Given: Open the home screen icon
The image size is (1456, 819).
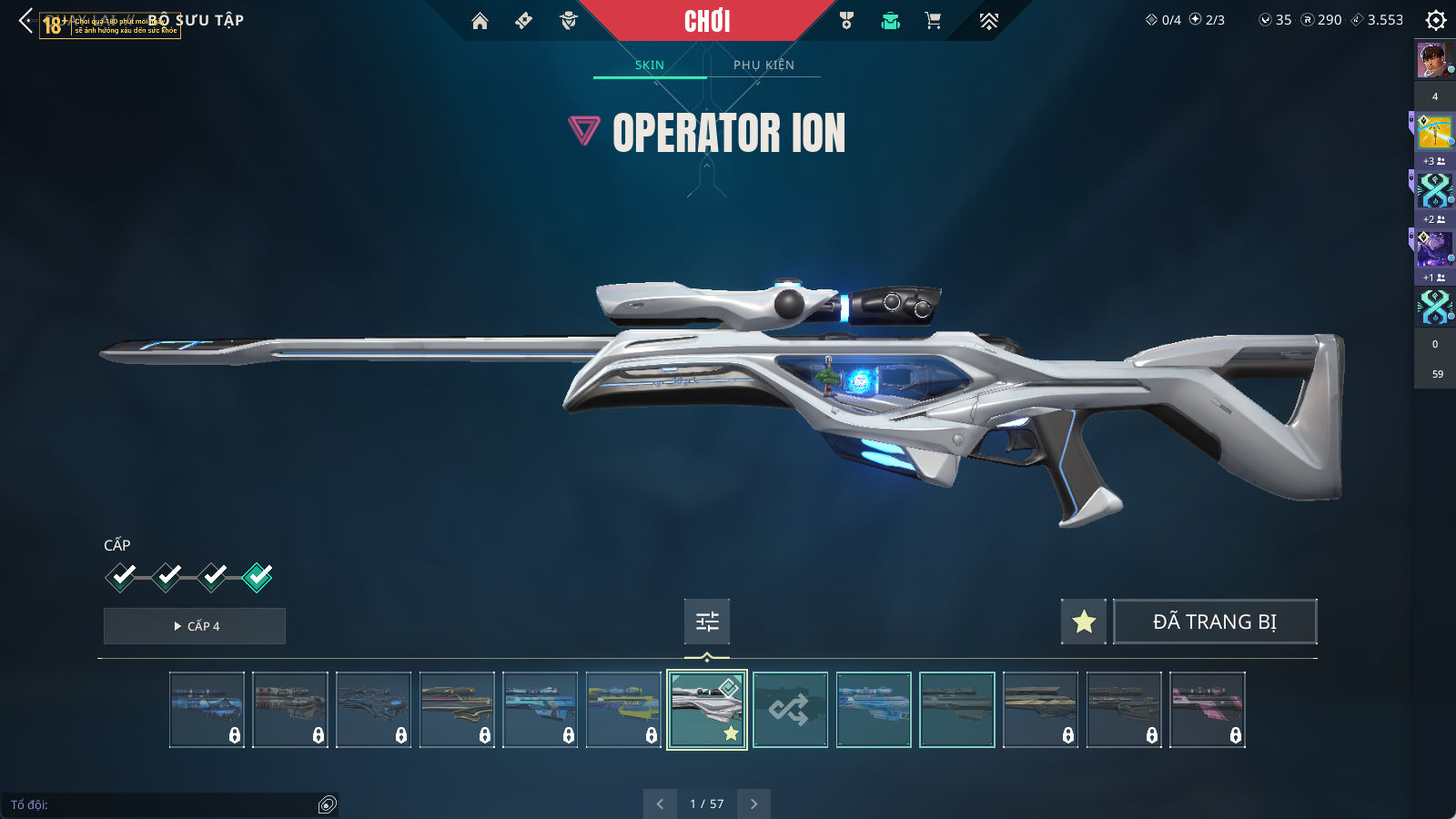Looking at the screenshot, I should [x=480, y=21].
